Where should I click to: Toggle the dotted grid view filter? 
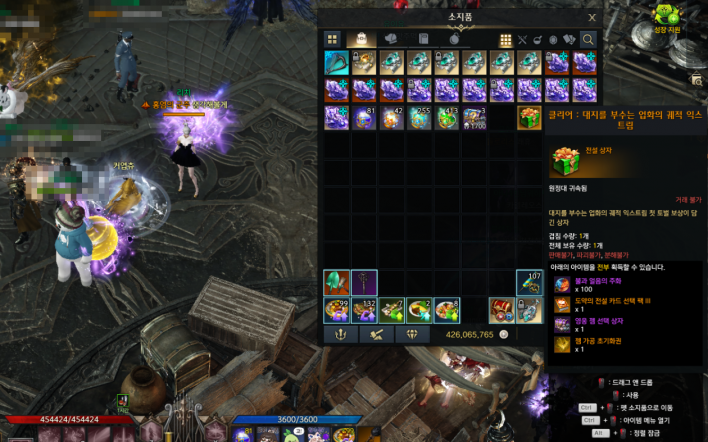pos(506,39)
